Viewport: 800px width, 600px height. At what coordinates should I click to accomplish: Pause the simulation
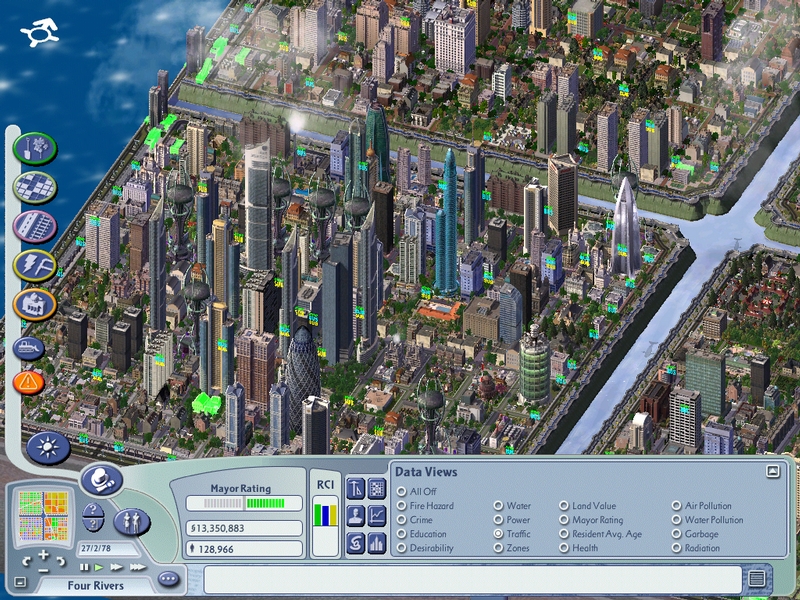click(85, 567)
